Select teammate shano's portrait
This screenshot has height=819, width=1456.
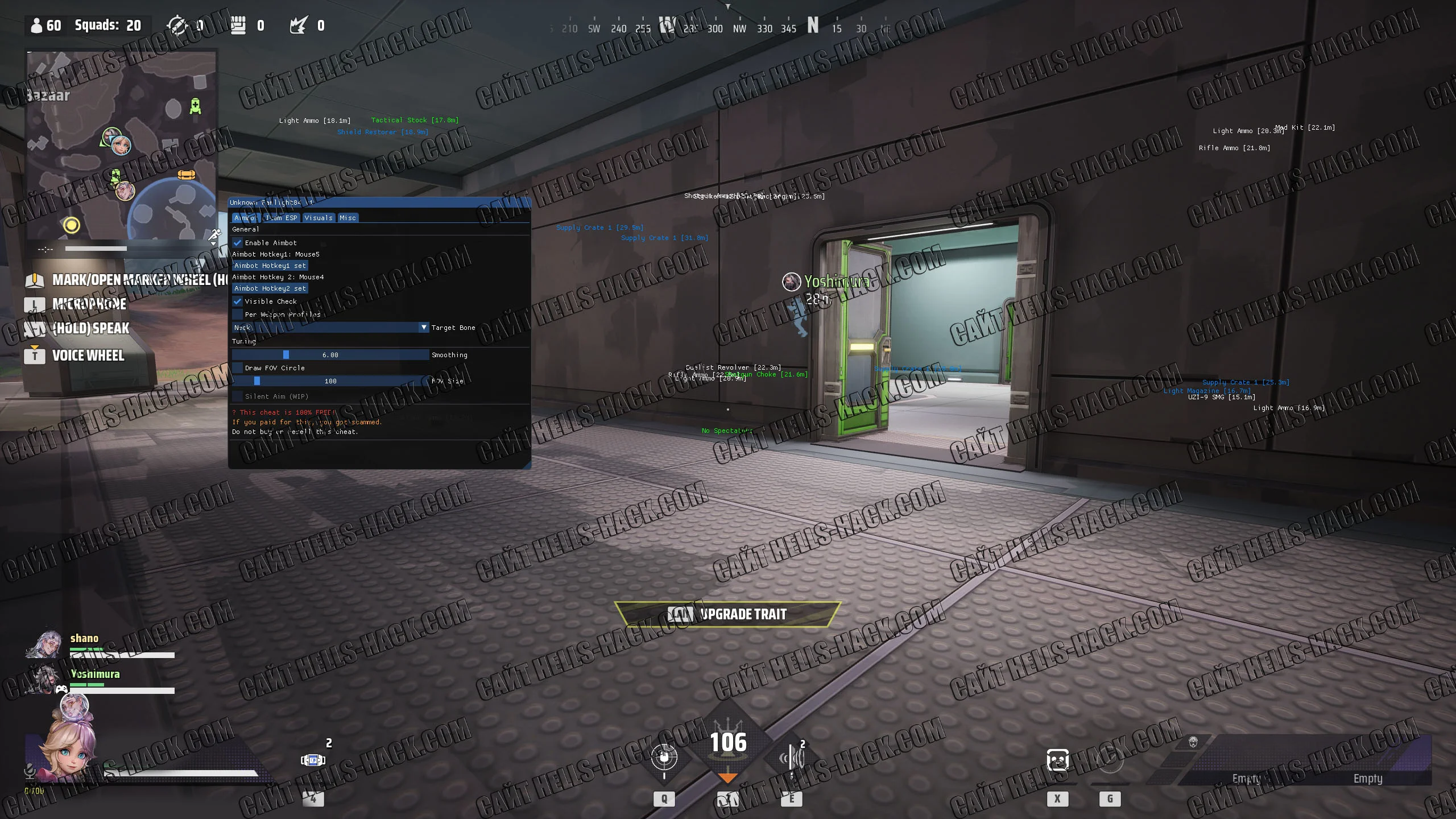tap(45, 645)
